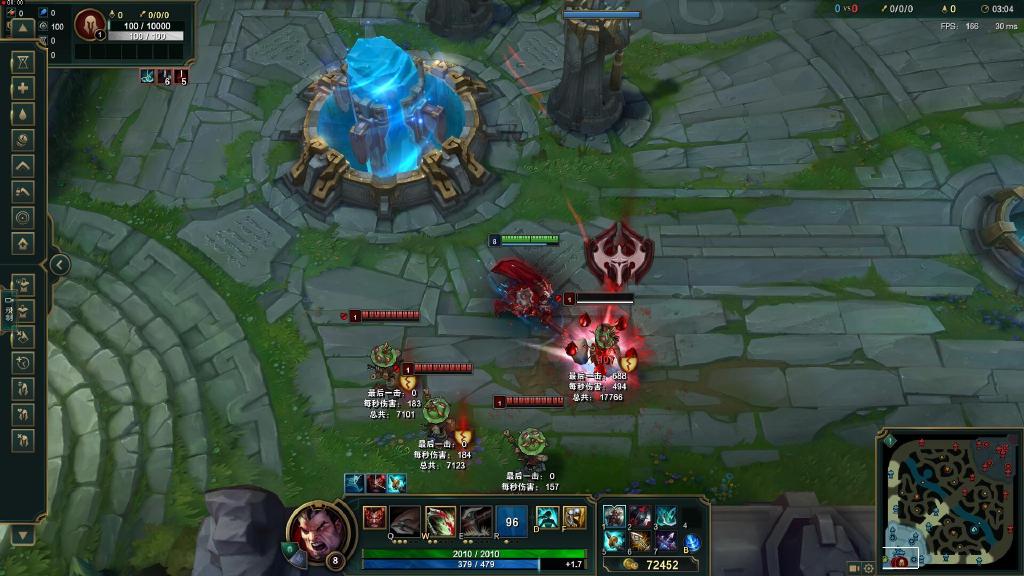Screen dimensions: 1024x576
Task: Use the item in inventory slot 1
Action: point(614,516)
